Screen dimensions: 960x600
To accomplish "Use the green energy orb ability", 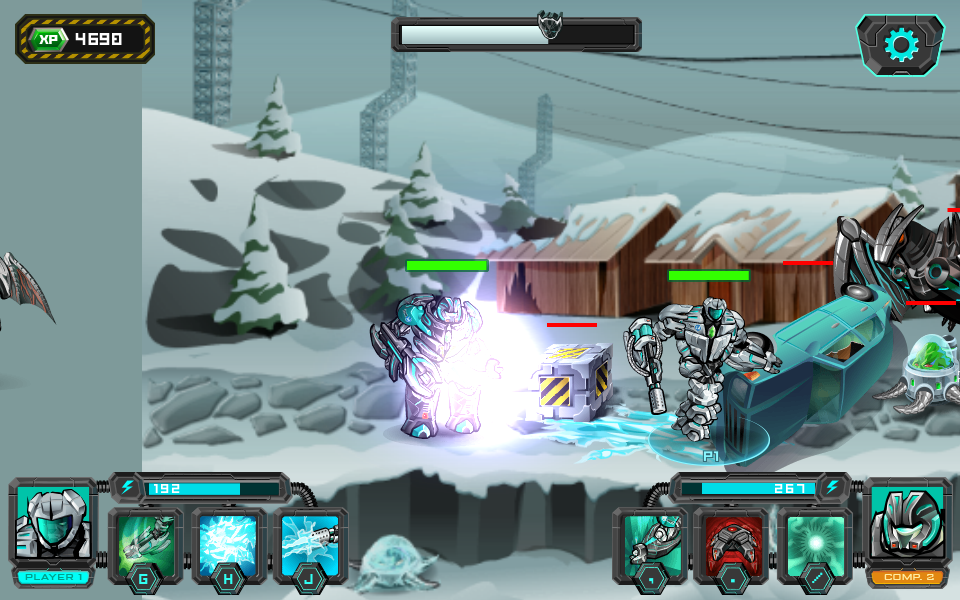I will coord(815,543).
